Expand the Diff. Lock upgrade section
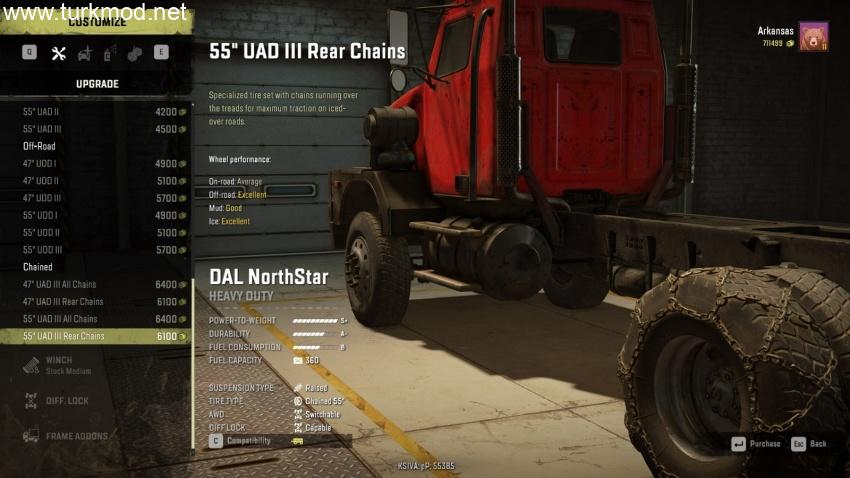 click(66, 401)
